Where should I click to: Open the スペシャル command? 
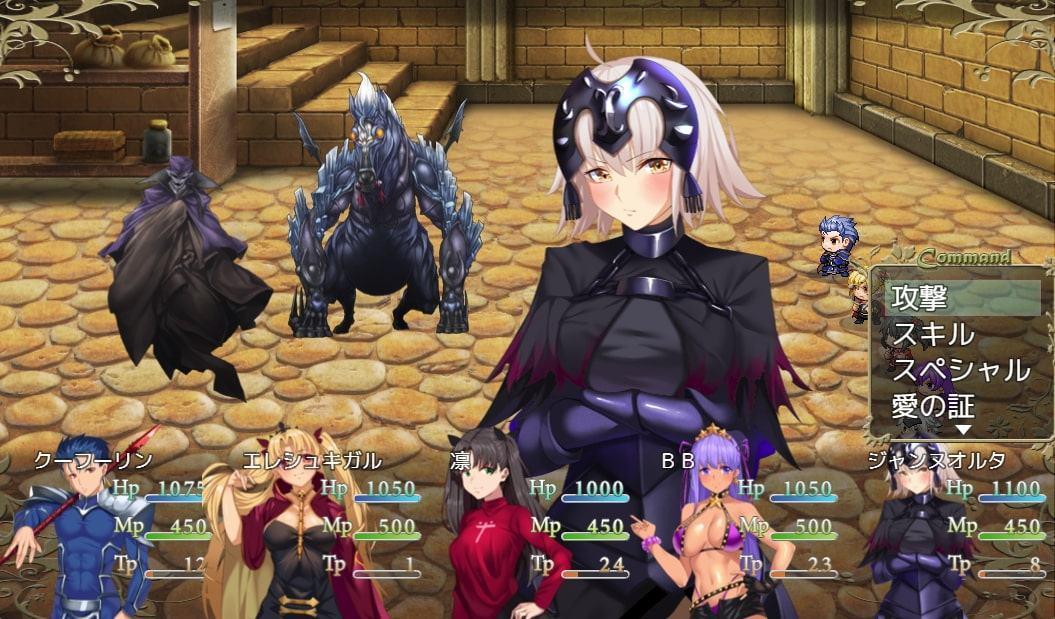pyautogui.click(x=962, y=370)
